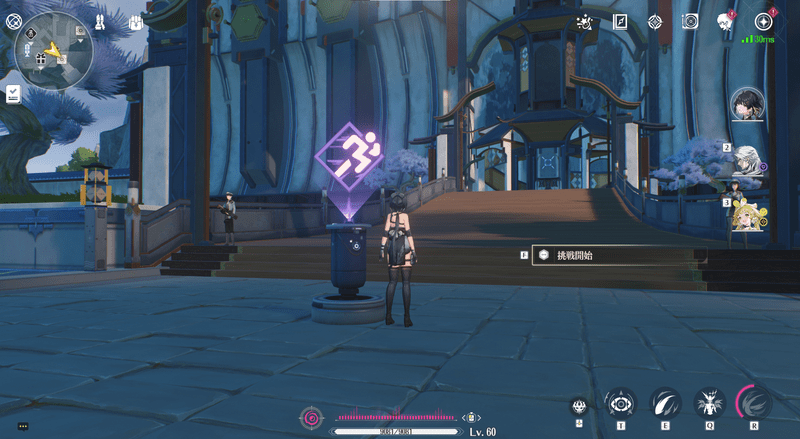Image resolution: width=800 pixels, height=439 pixels.
Task: Click the crosshair diamond icon in top bar
Action: click(x=655, y=22)
